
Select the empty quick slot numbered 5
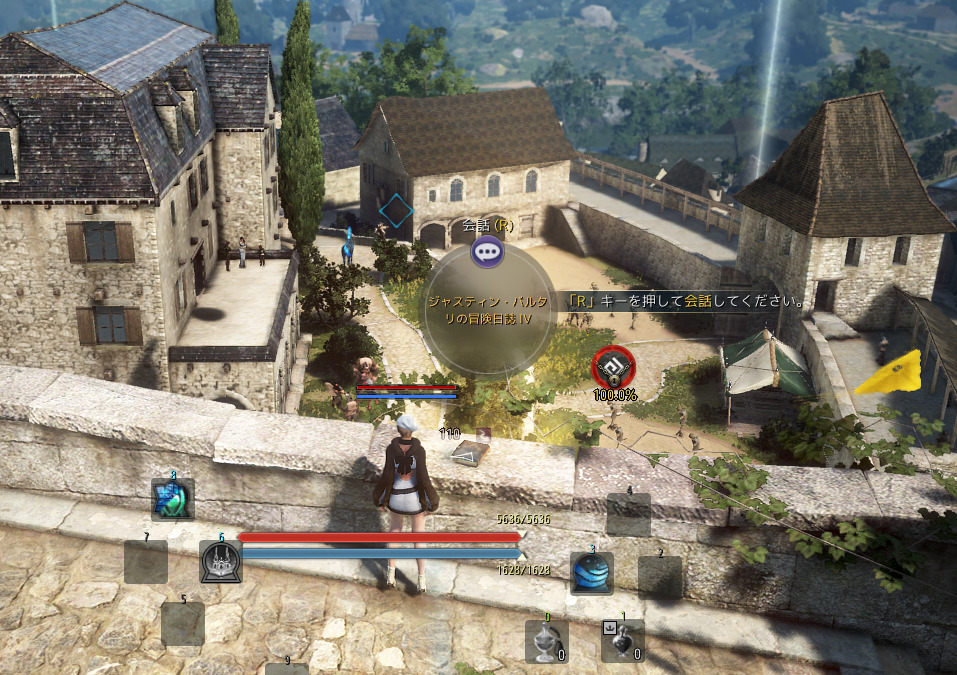point(183,623)
